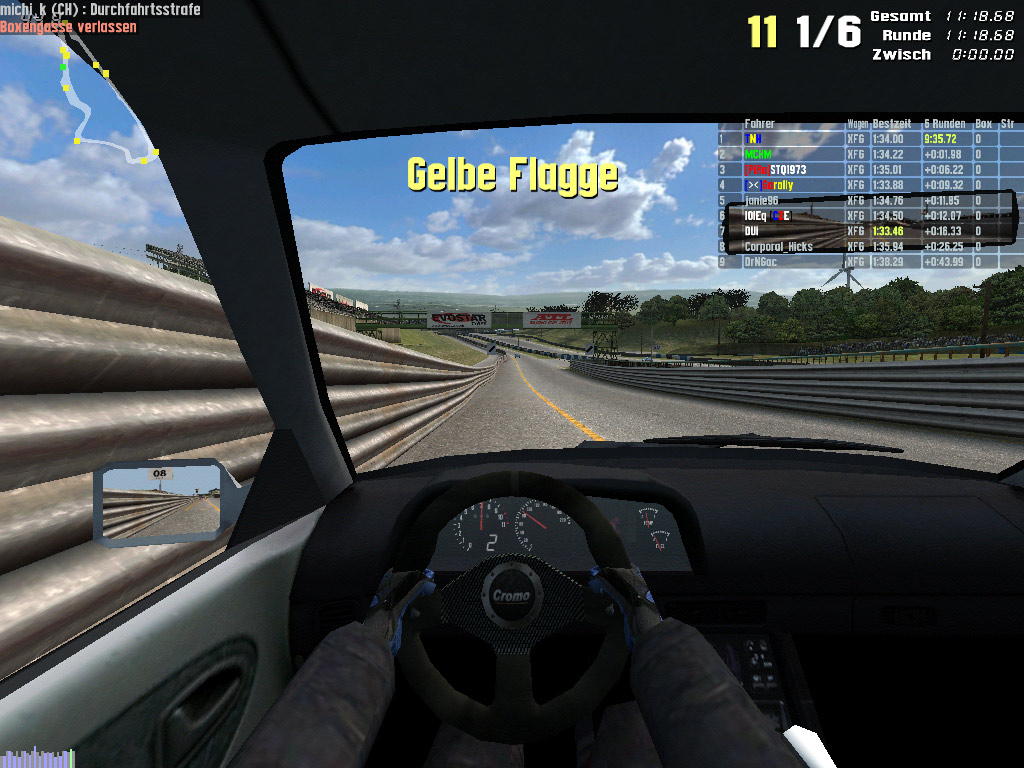Select driver DUI in the results list
This screenshot has height=768, width=1024.
point(752,231)
